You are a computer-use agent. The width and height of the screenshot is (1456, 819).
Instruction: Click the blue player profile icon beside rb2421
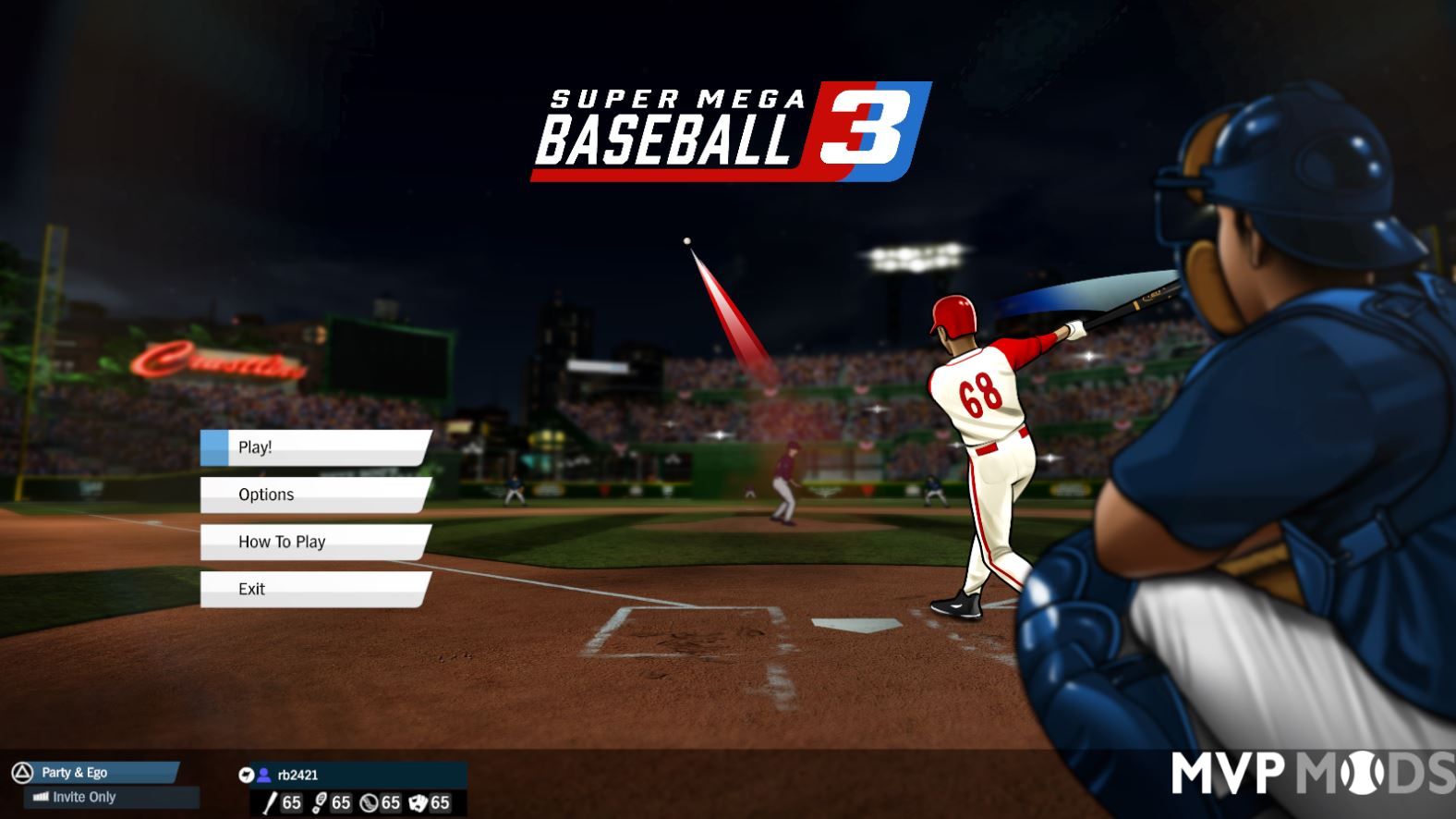pyautogui.click(x=265, y=775)
